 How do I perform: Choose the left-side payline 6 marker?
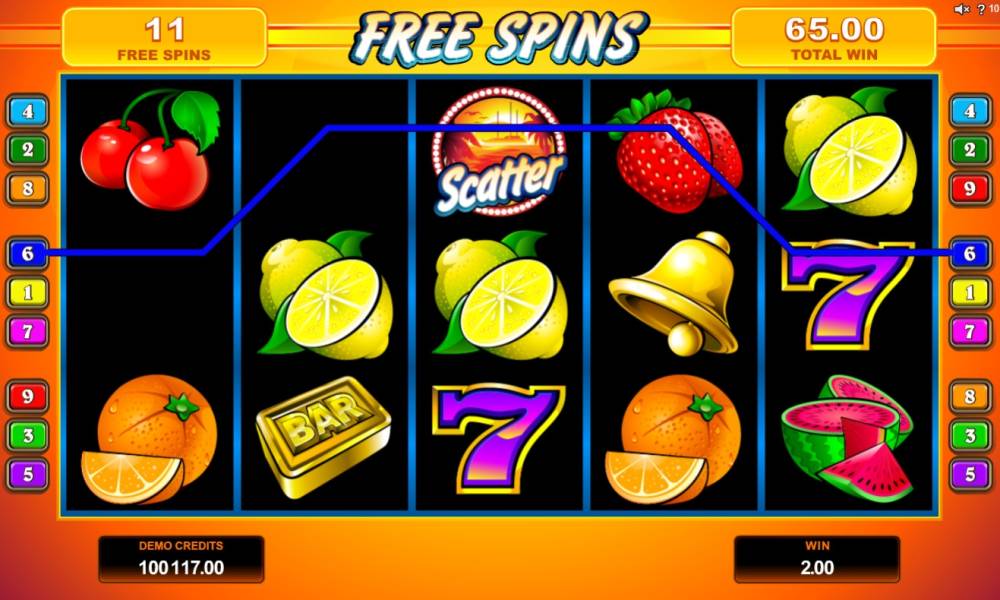(x=27, y=254)
